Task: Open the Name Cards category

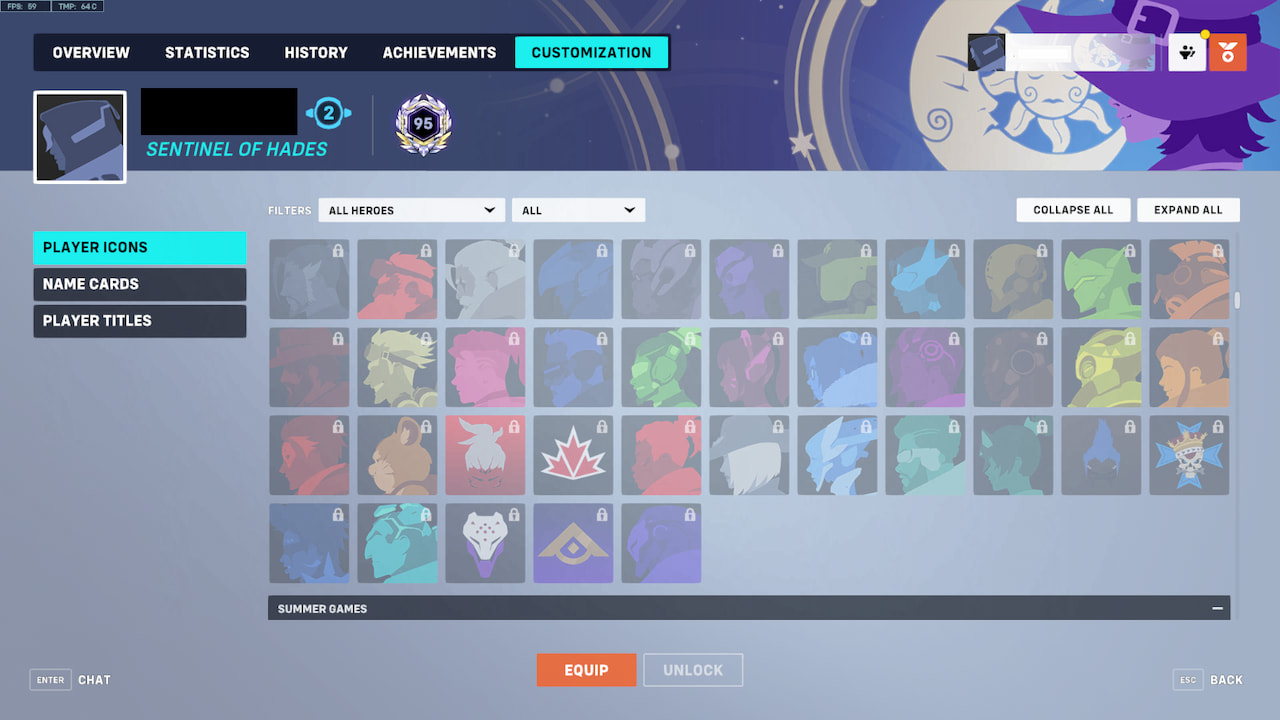Action: click(x=139, y=284)
